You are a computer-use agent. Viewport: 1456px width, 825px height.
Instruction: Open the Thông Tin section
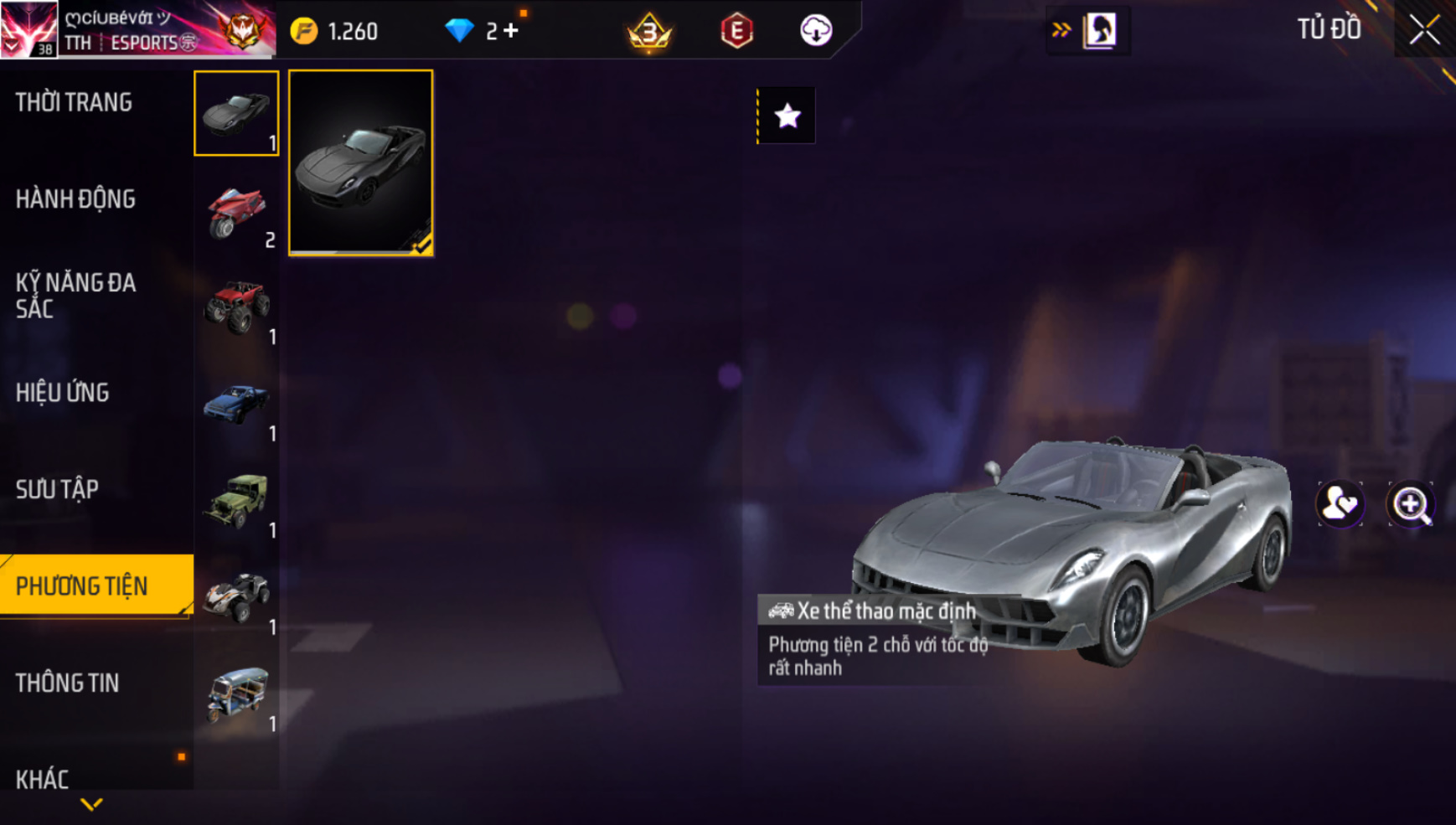pyautogui.click(x=67, y=683)
